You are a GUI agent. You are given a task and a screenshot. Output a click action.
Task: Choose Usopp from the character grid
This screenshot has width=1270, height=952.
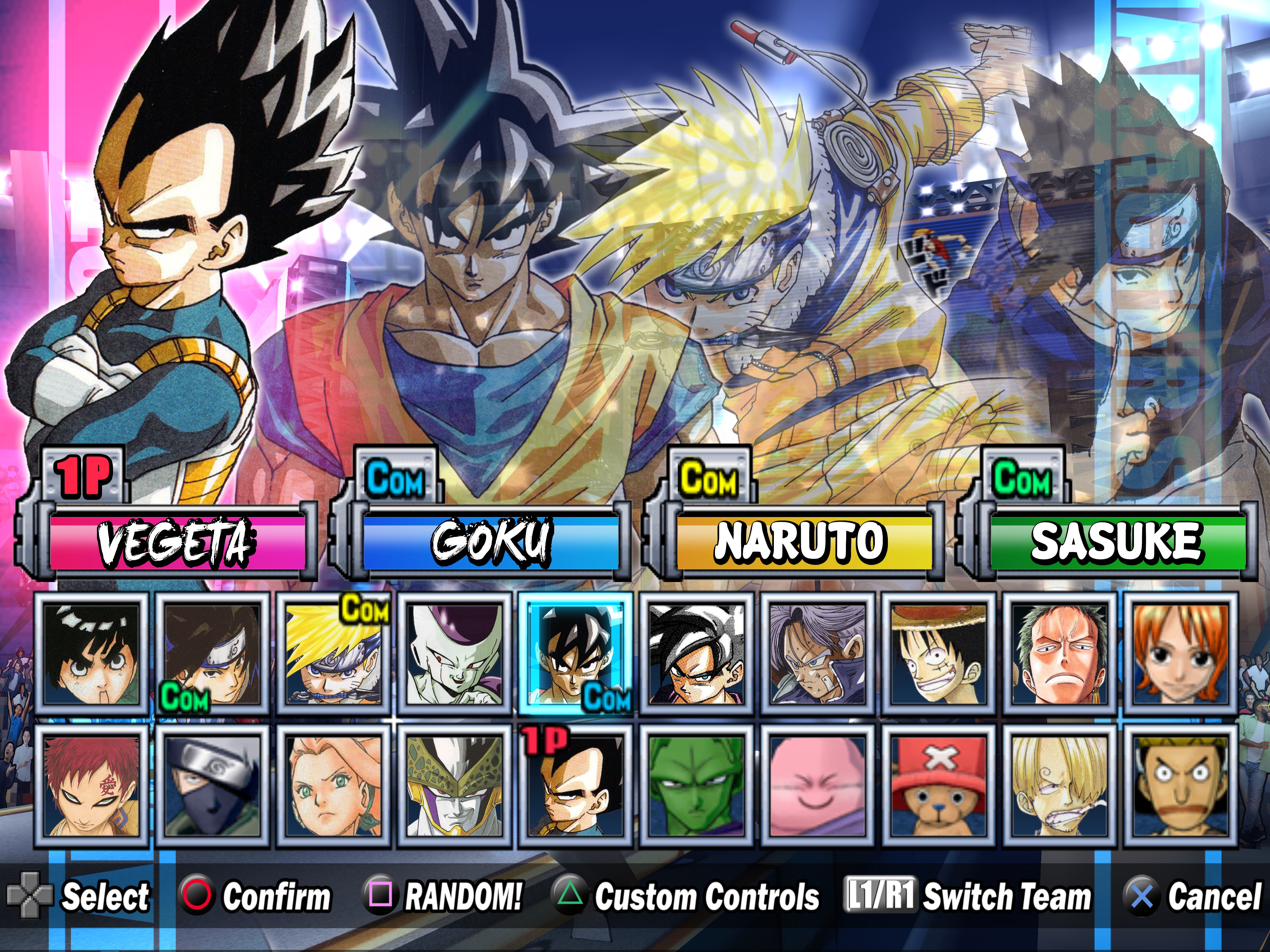point(1180,786)
